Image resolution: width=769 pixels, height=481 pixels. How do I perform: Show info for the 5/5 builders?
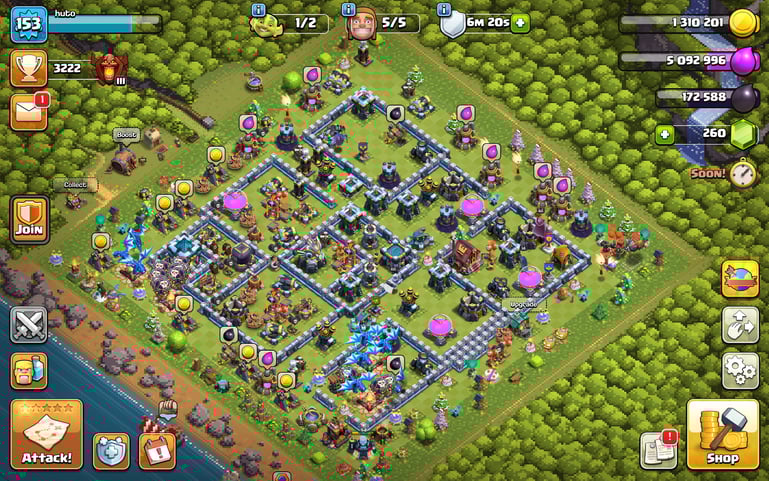point(348,9)
